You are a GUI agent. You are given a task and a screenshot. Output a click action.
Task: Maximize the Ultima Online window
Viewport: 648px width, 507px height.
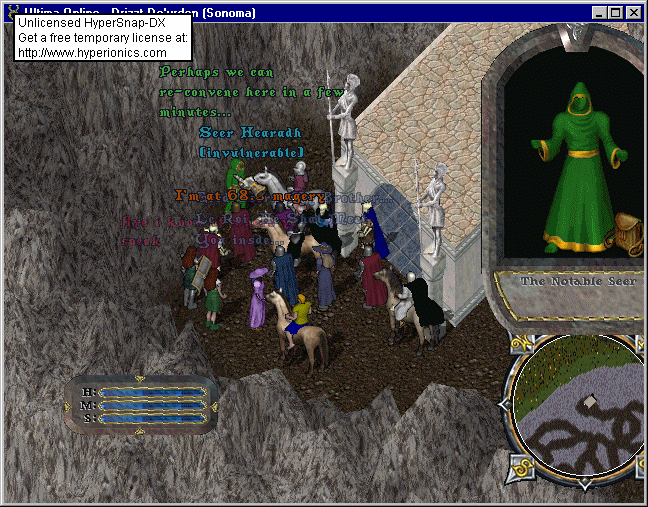pyautogui.click(x=615, y=13)
